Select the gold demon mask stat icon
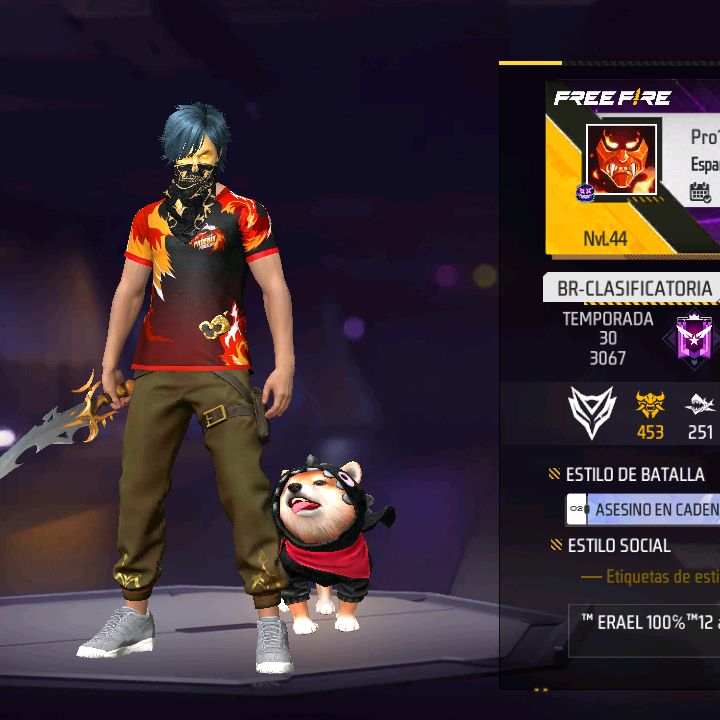The image size is (720, 720). (650, 404)
